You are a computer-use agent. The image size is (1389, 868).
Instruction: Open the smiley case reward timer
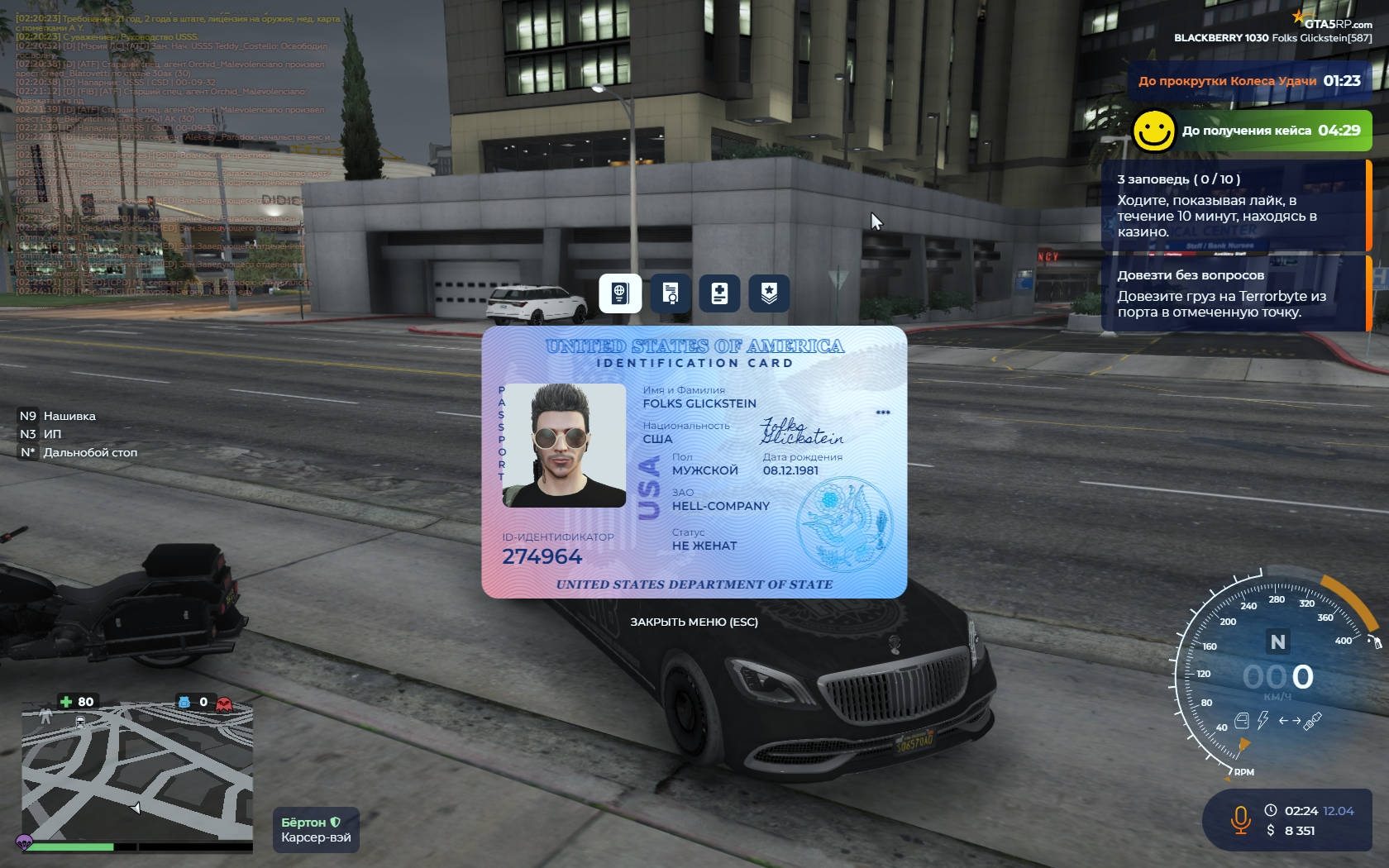1250,131
